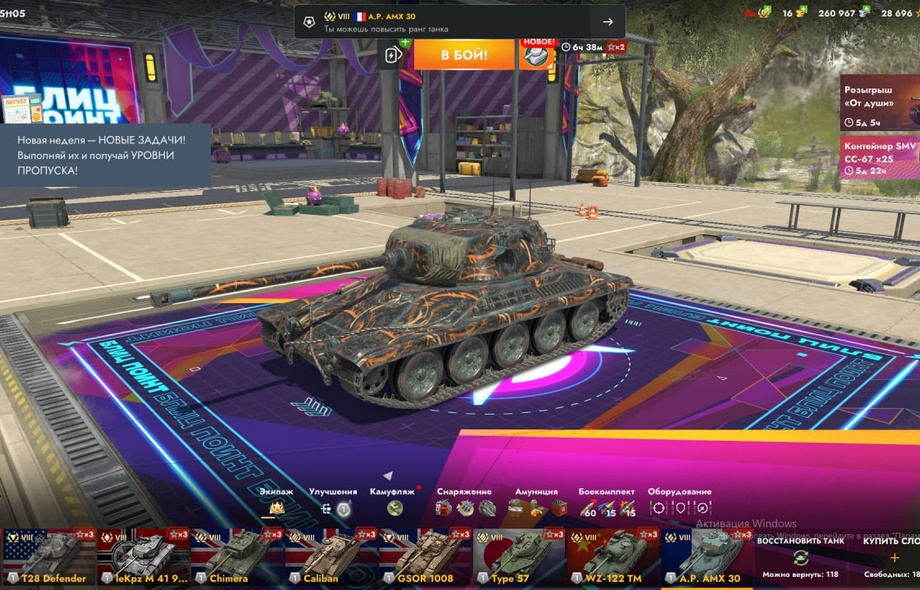This screenshot has height=590, width=920.
Task: Pick the Caliban tank from the carousel
Action: tap(331, 557)
